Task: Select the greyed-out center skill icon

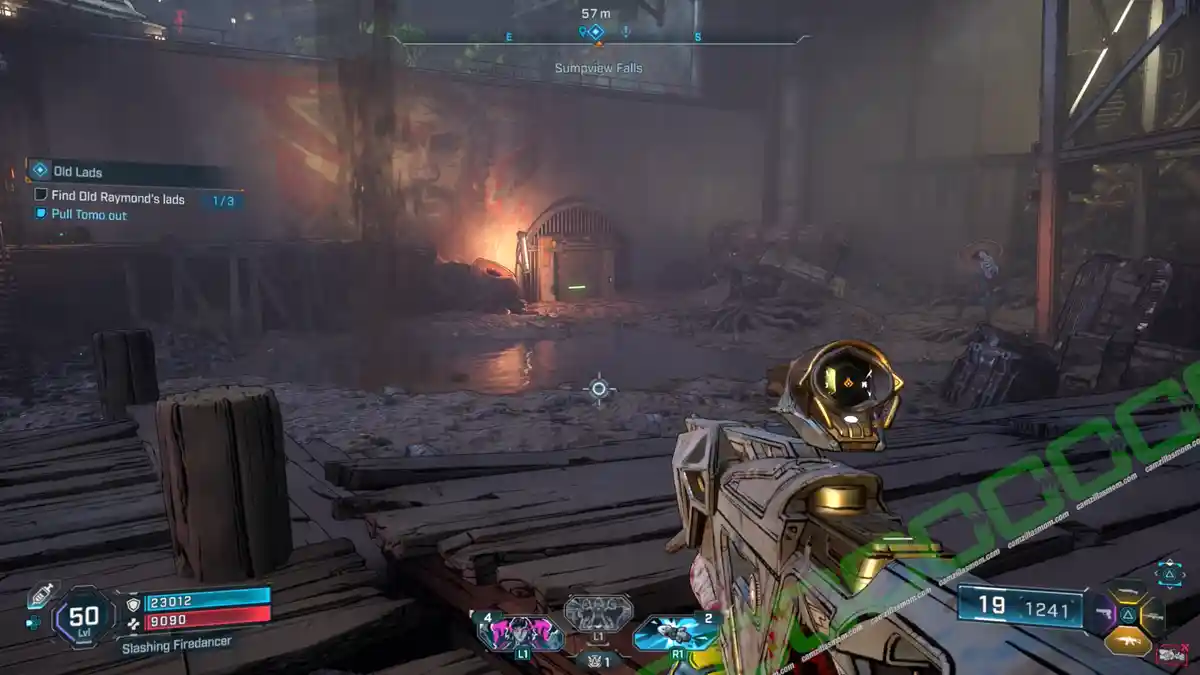Action: [598, 611]
